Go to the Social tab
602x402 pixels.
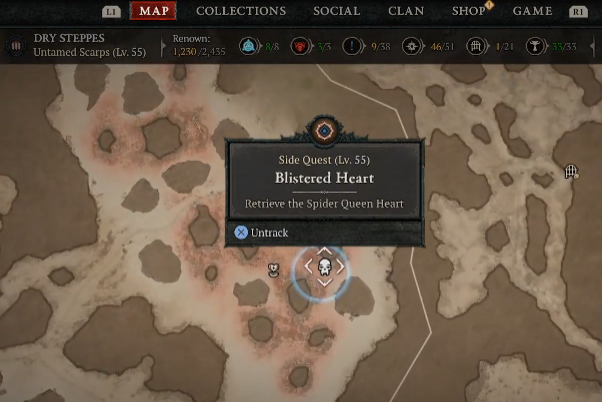point(337,11)
